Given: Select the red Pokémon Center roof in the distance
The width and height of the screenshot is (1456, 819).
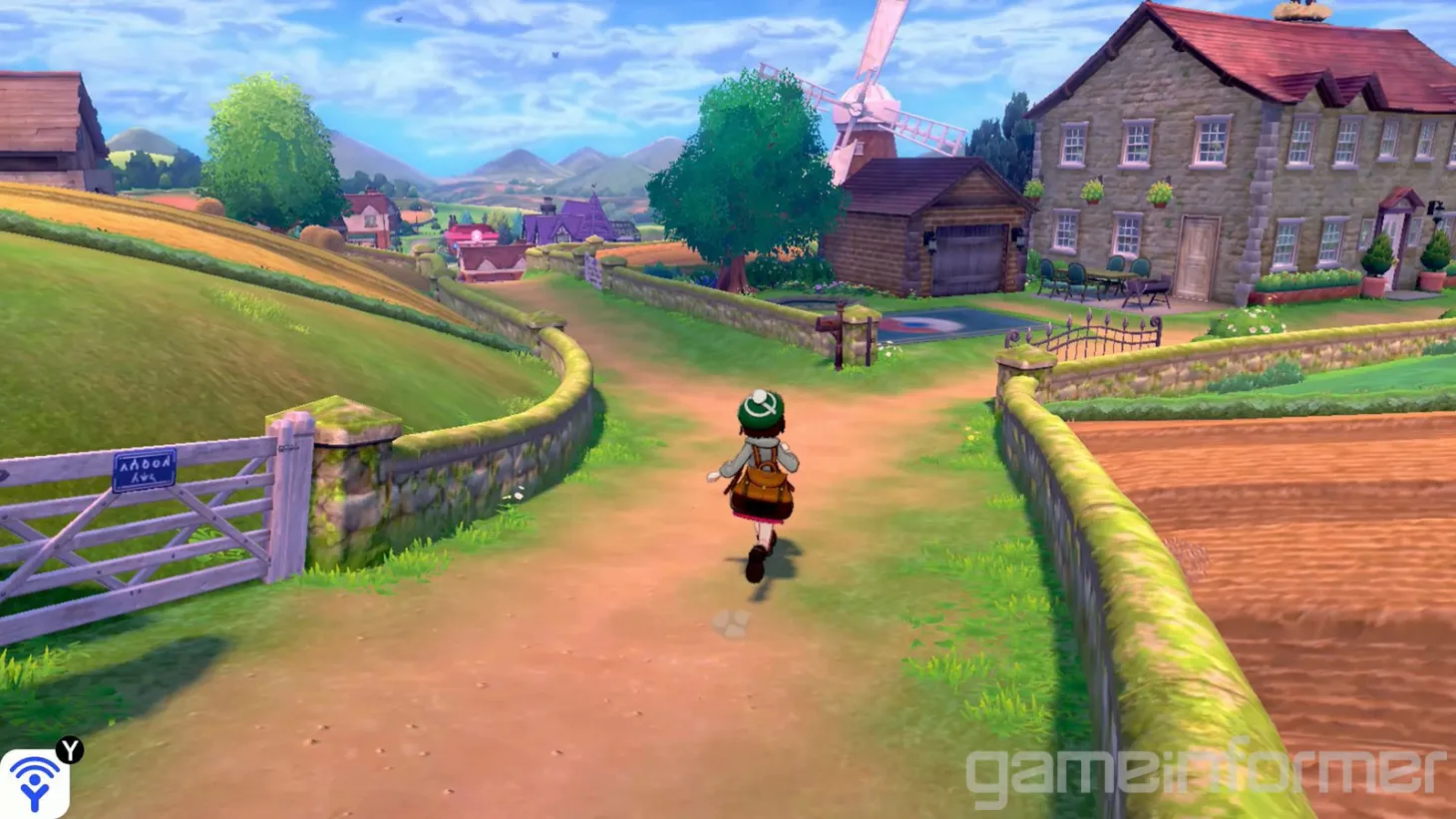Looking at the screenshot, I should pyautogui.click(x=475, y=232).
